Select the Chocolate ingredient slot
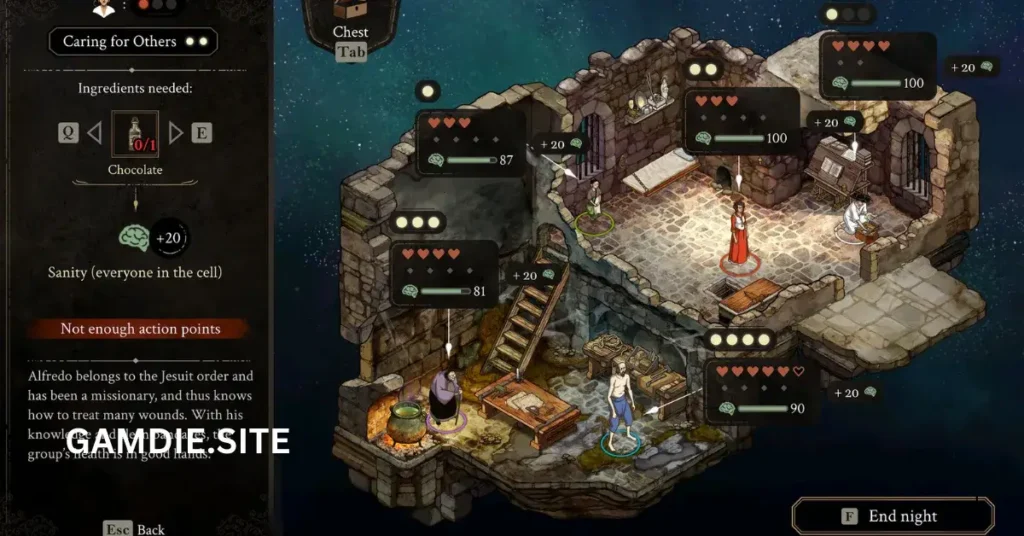The height and width of the screenshot is (536, 1024). (135, 135)
